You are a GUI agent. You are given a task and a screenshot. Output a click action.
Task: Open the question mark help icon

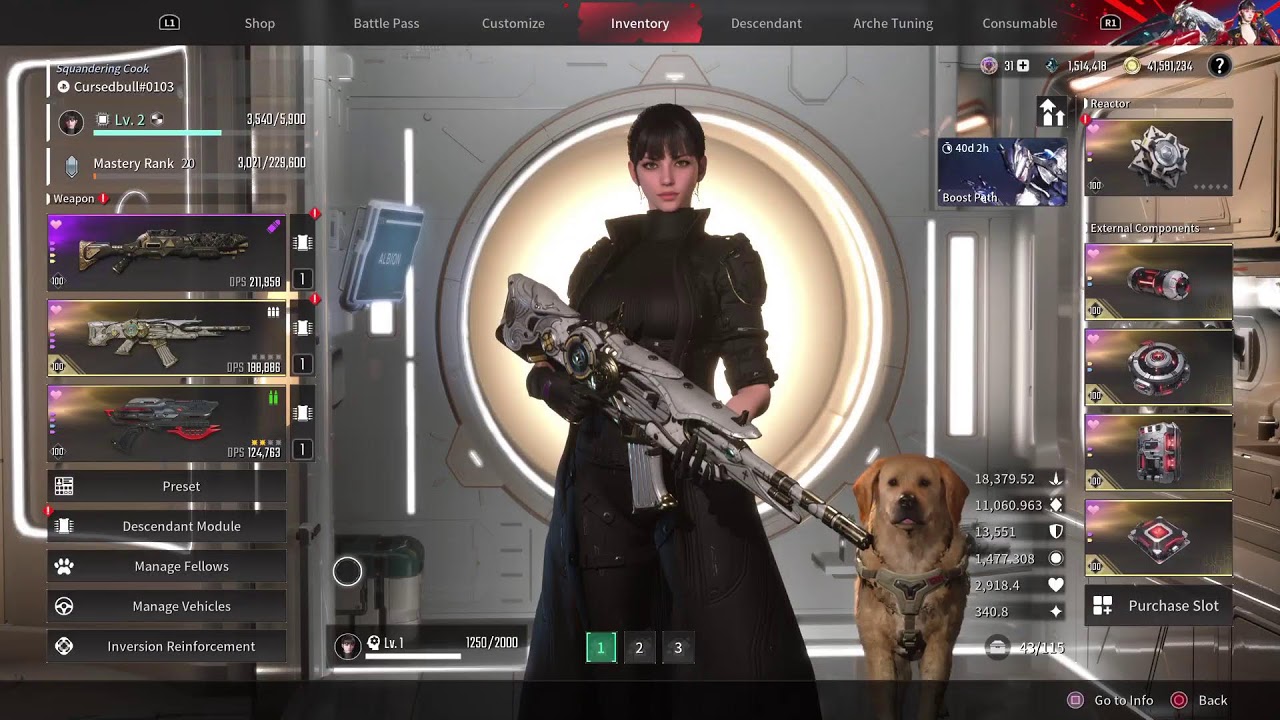point(1219,66)
